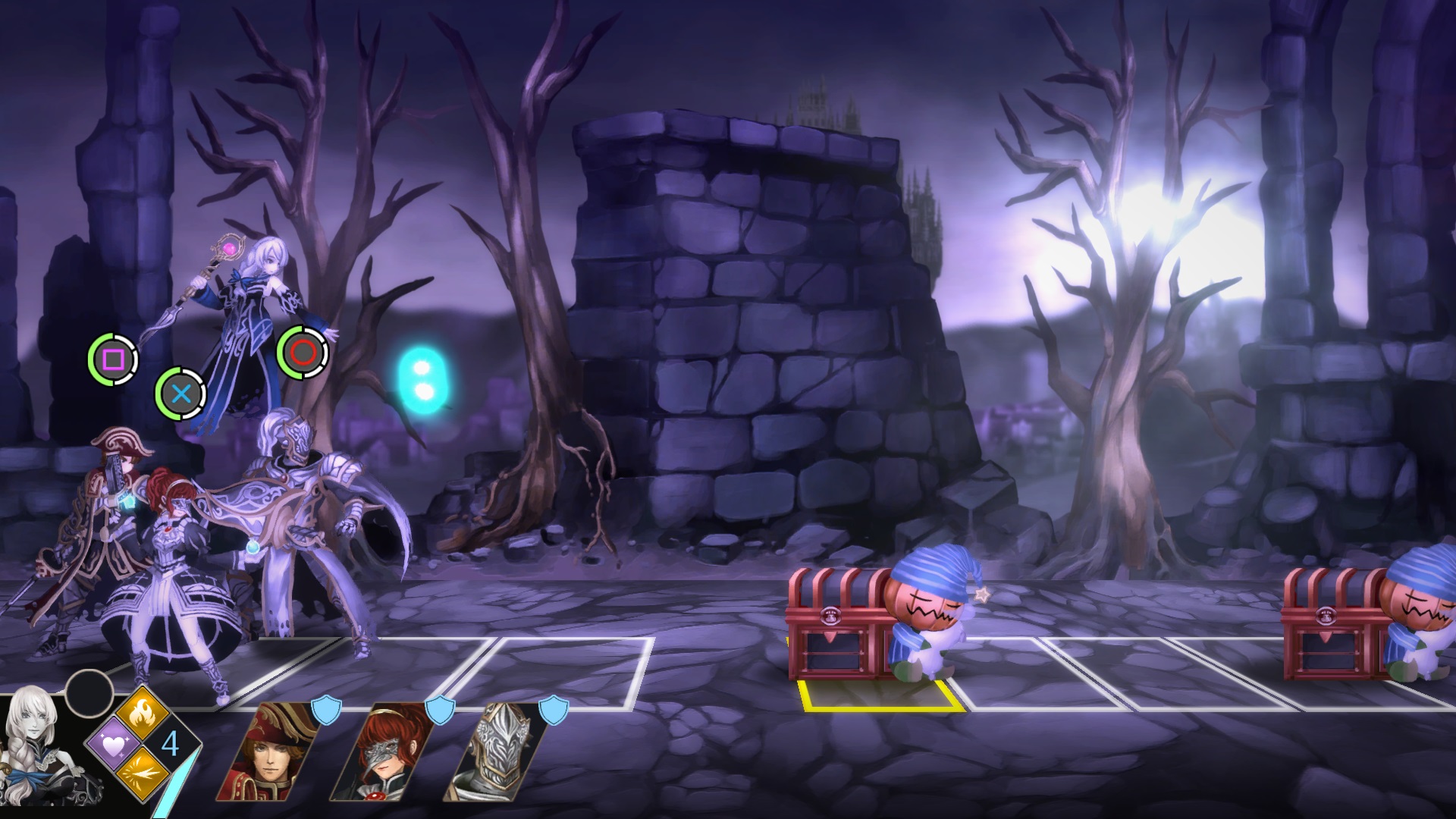Use the golden slash burst spell
This screenshot has height=819, width=1456.
click(143, 775)
